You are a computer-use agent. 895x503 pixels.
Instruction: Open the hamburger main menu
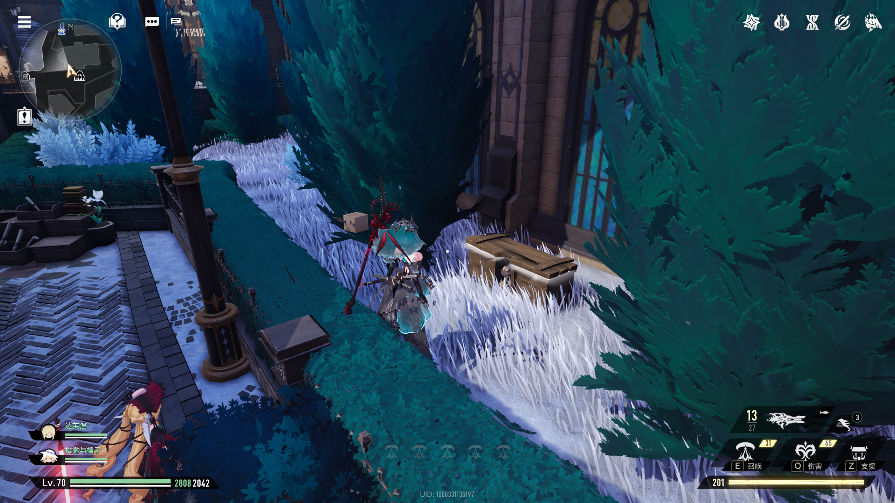(x=24, y=21)
